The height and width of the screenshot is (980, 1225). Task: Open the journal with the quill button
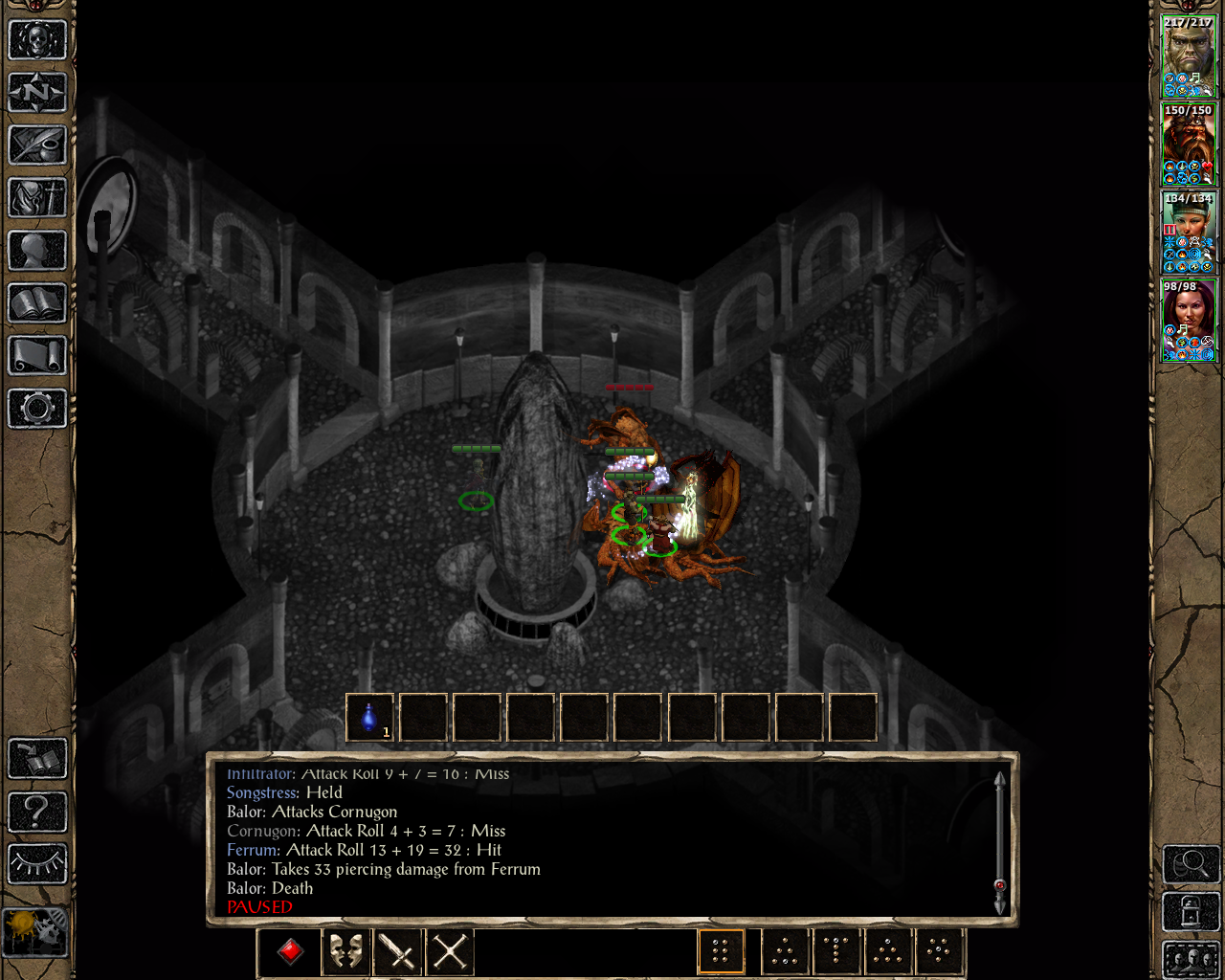coord(37,145)
